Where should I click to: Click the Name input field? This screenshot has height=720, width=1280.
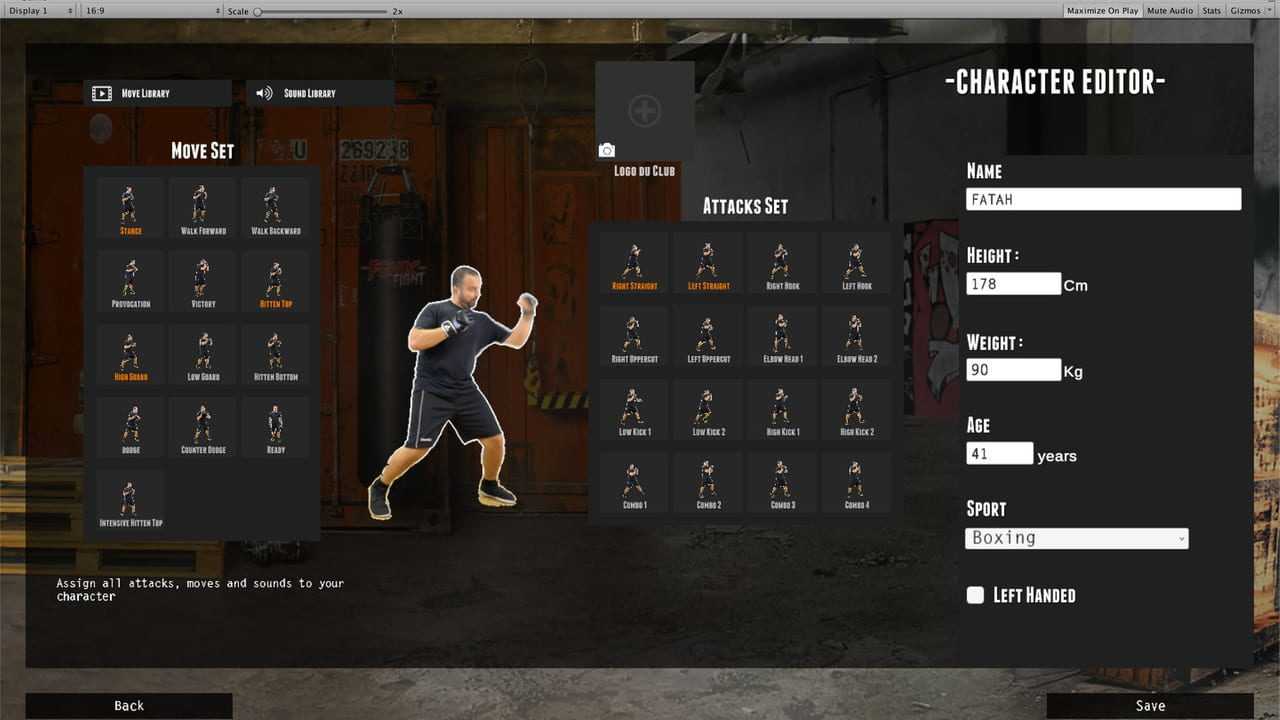coord(1103,199)
